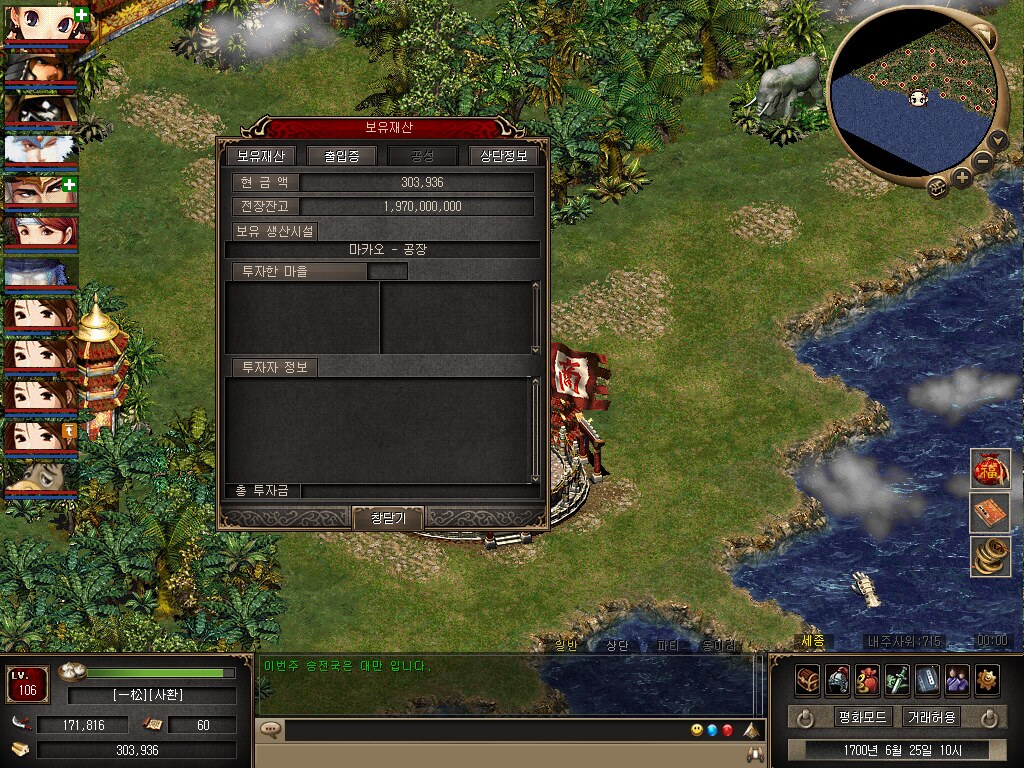
Task: Toggle the 평화모드 peace mode button
Action: click(x=861, y=717)
